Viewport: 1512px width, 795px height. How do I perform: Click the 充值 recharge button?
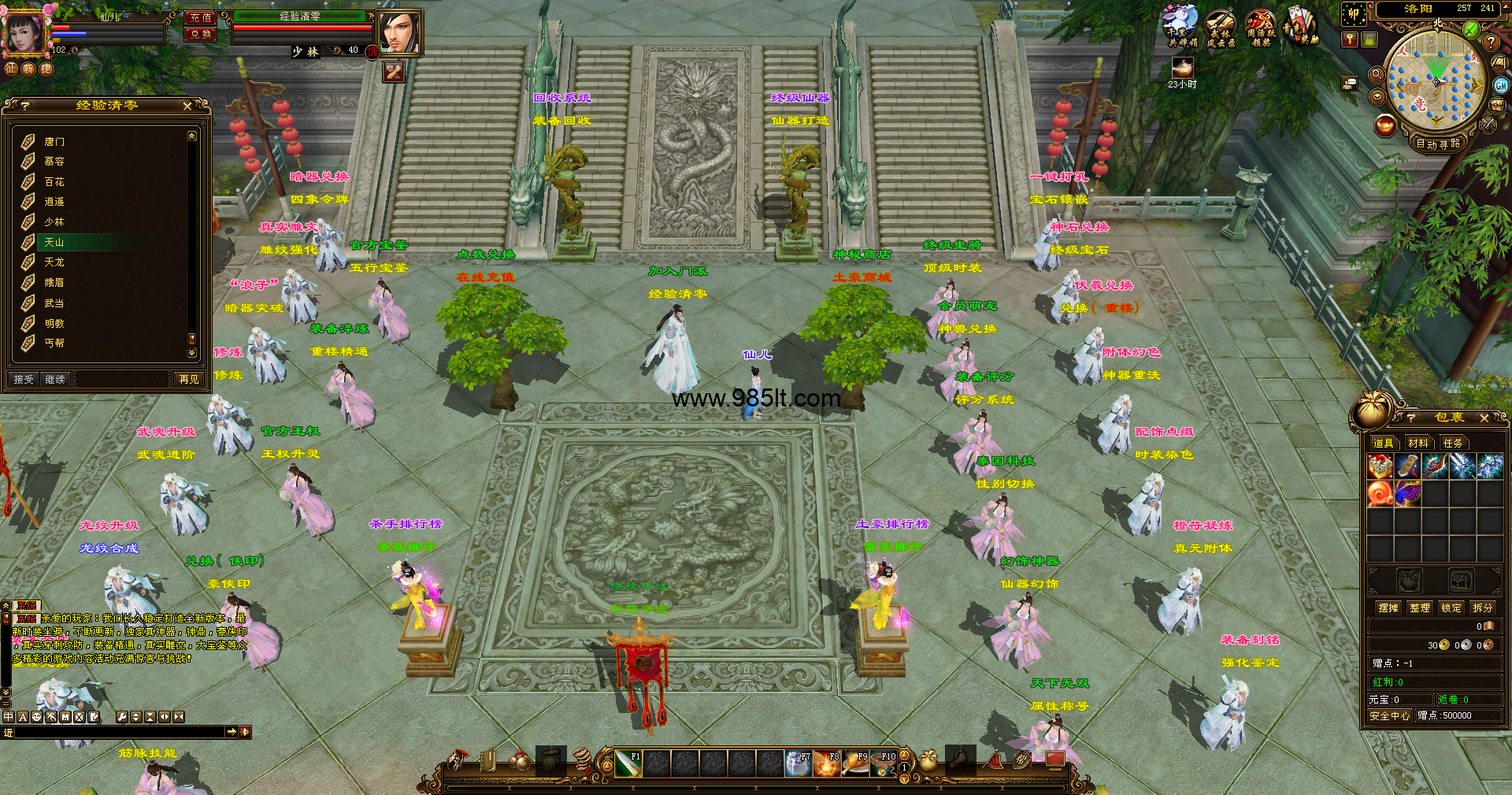coord(200,17)
